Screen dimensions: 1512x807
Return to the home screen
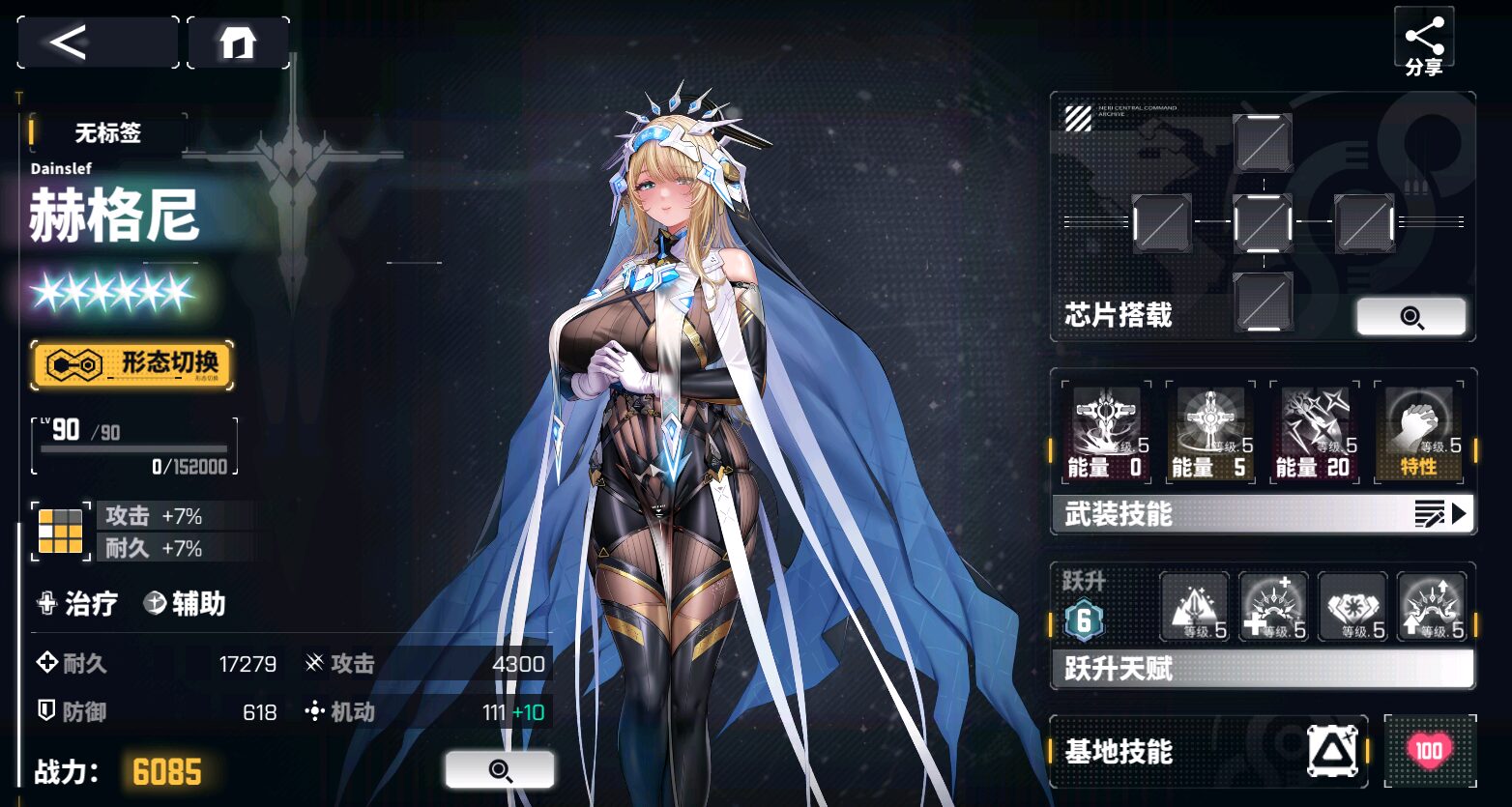pos(238,43)
